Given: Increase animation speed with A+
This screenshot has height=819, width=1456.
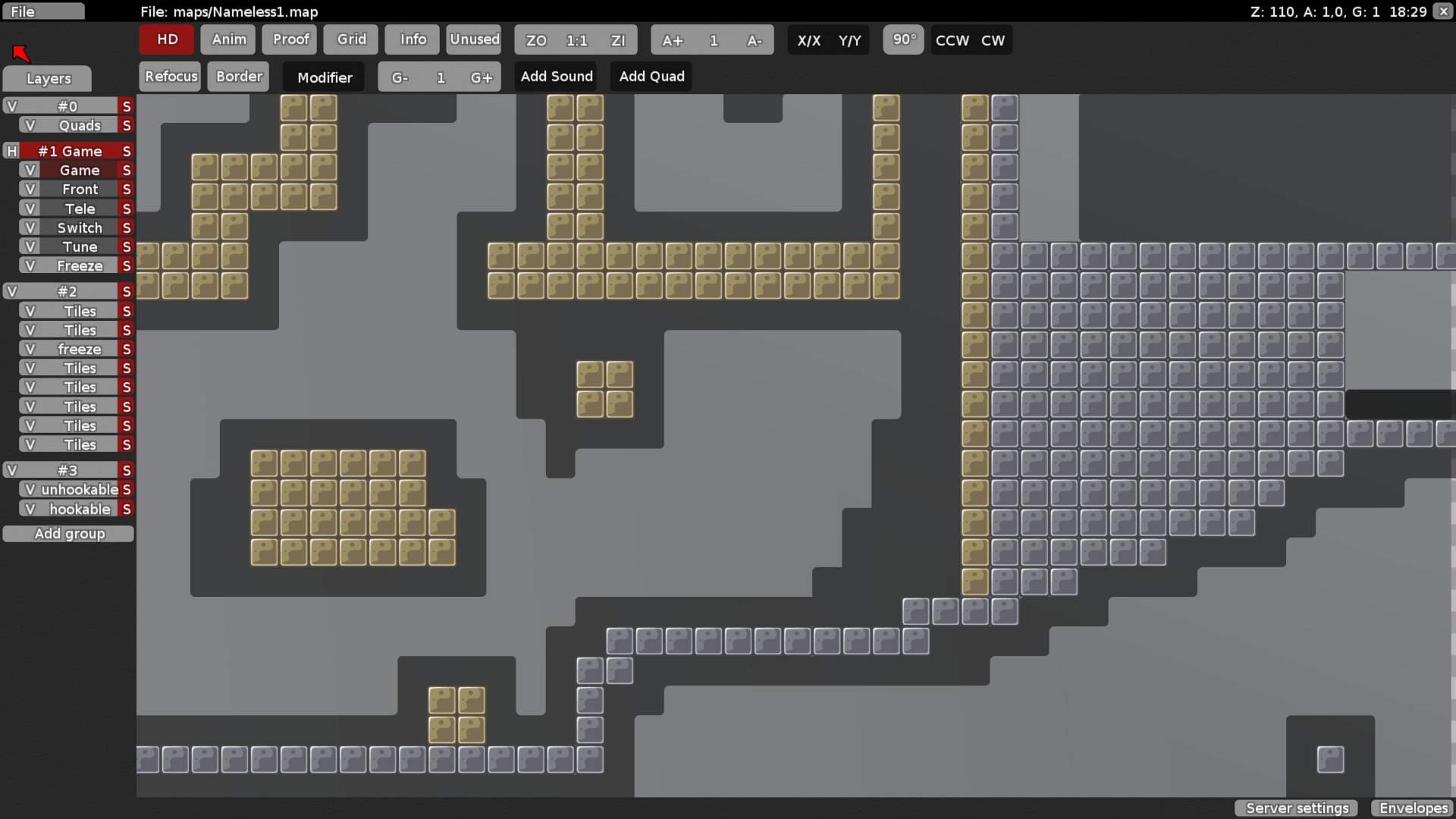Looking at the screenshot, I should (672, 40).
